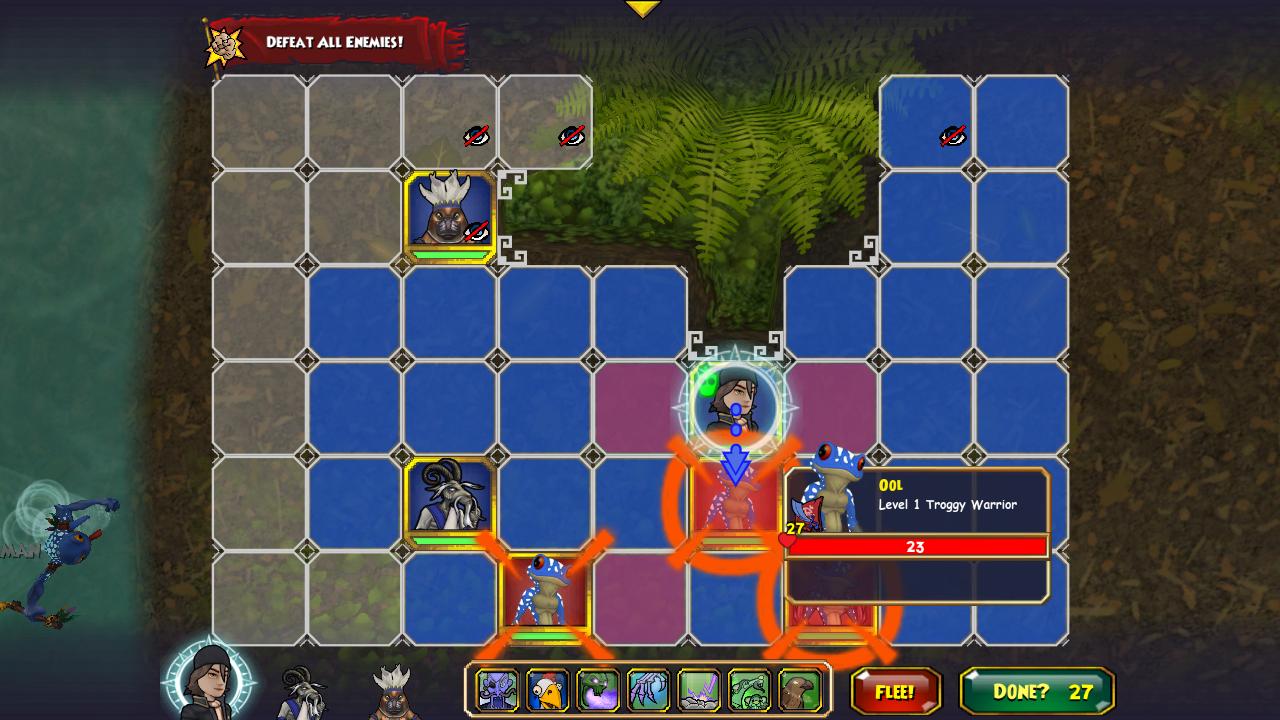
Task: Activate the green frog ability icon
Action: 749,691
